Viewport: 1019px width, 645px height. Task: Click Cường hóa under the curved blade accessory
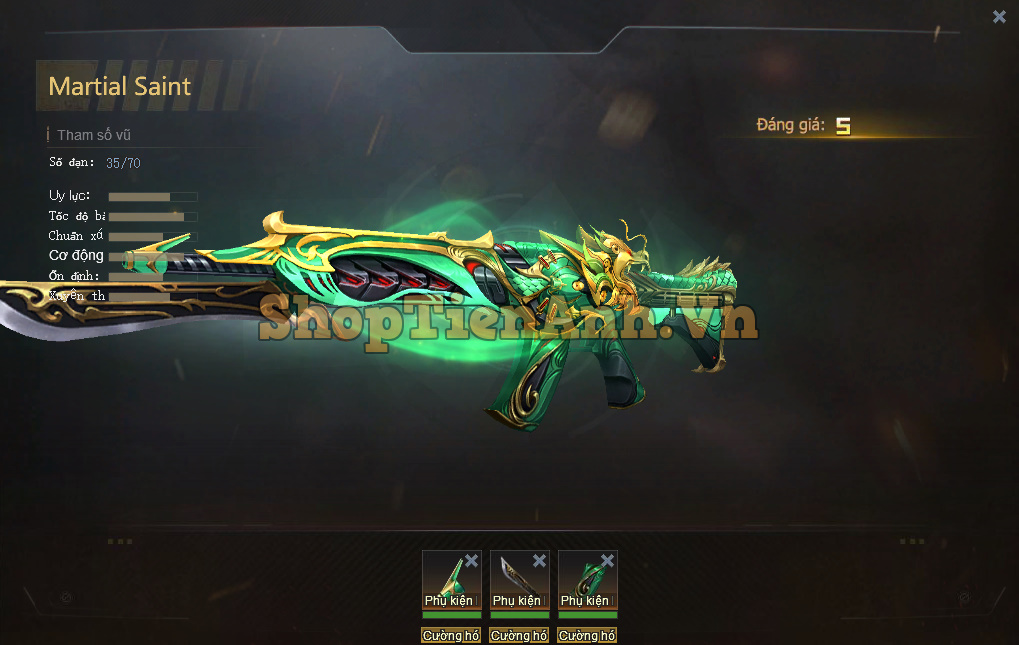click(519, 635)
